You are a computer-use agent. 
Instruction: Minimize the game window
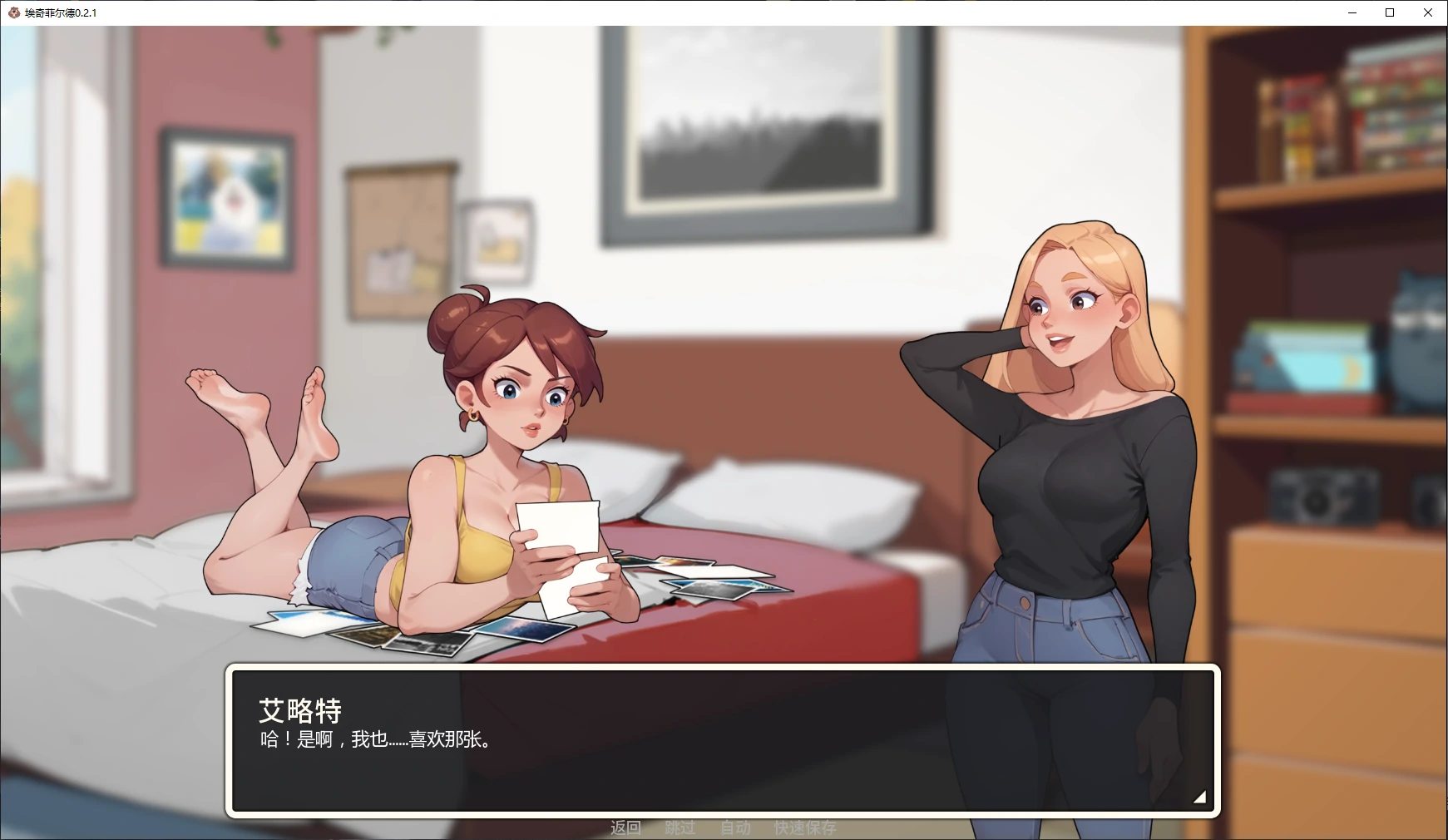[x=1352, y=12]
